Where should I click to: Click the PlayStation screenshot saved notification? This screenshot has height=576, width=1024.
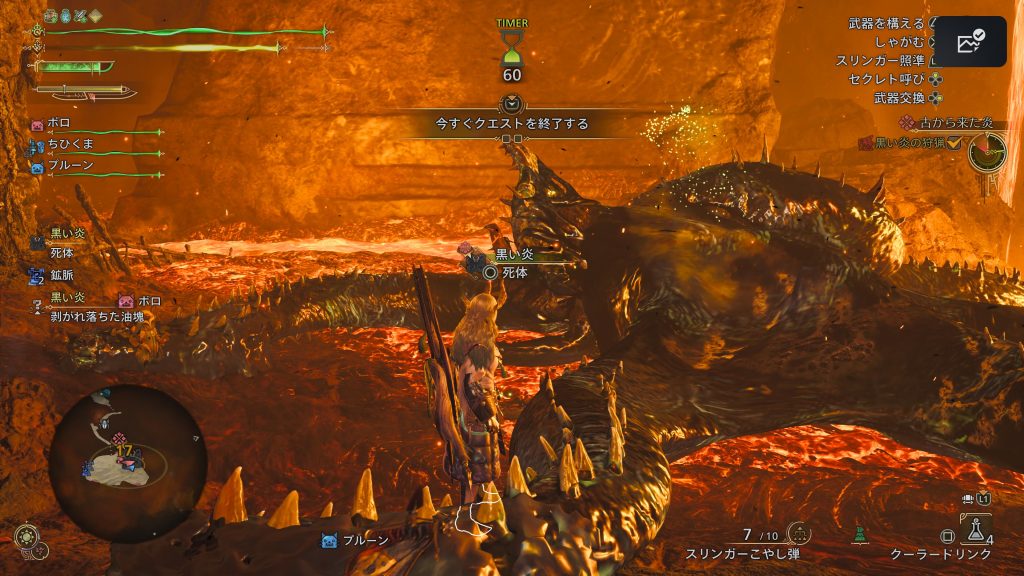[x=969, y=41]
